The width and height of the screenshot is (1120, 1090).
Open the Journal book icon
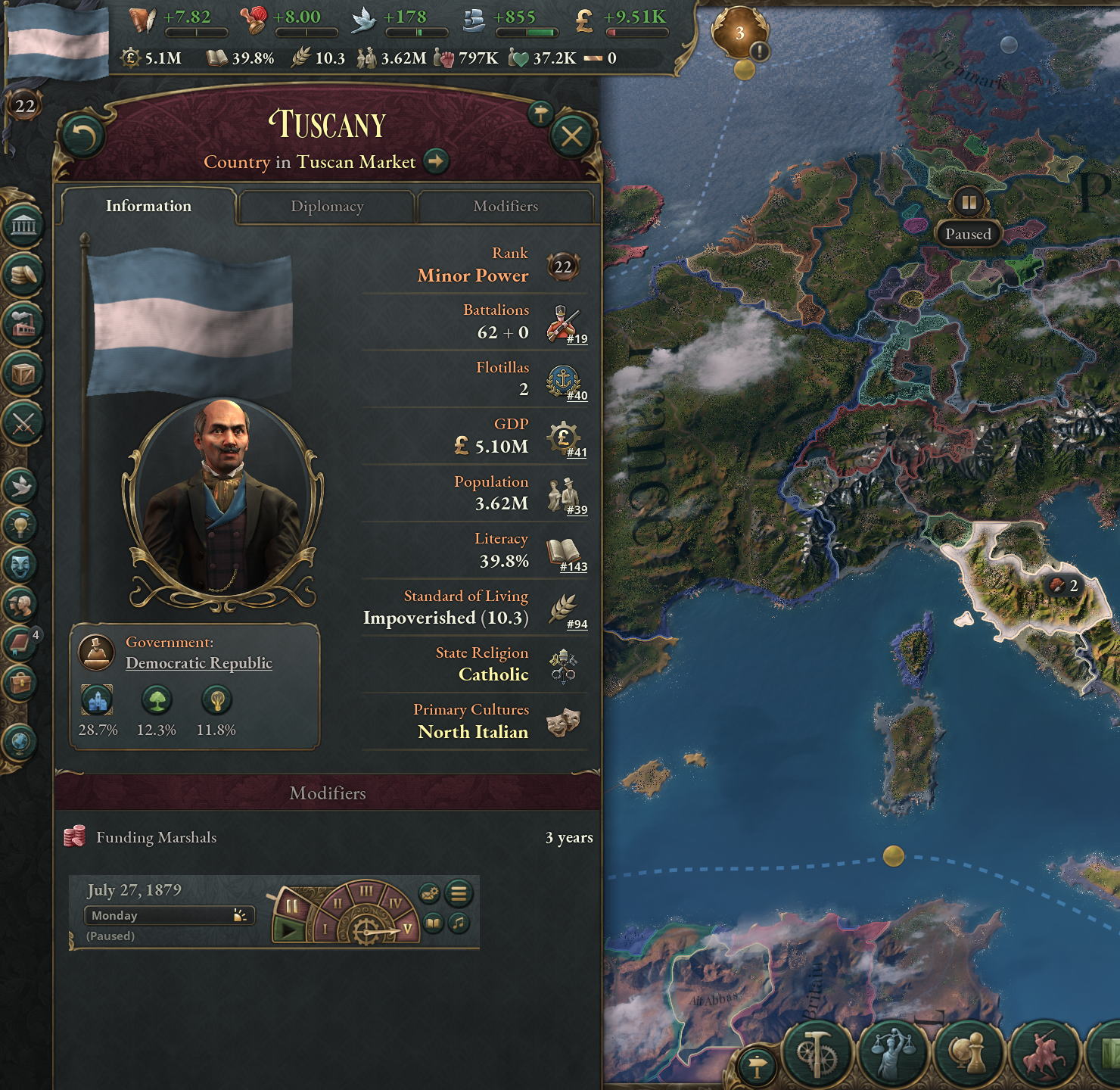(20, 644)
